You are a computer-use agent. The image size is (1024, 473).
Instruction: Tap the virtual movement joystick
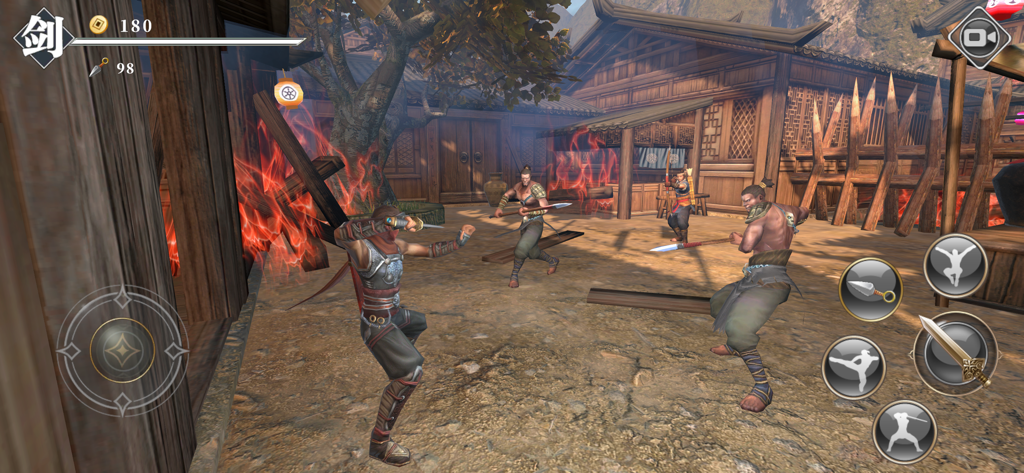pyautogui.click(x=122, y=350)
